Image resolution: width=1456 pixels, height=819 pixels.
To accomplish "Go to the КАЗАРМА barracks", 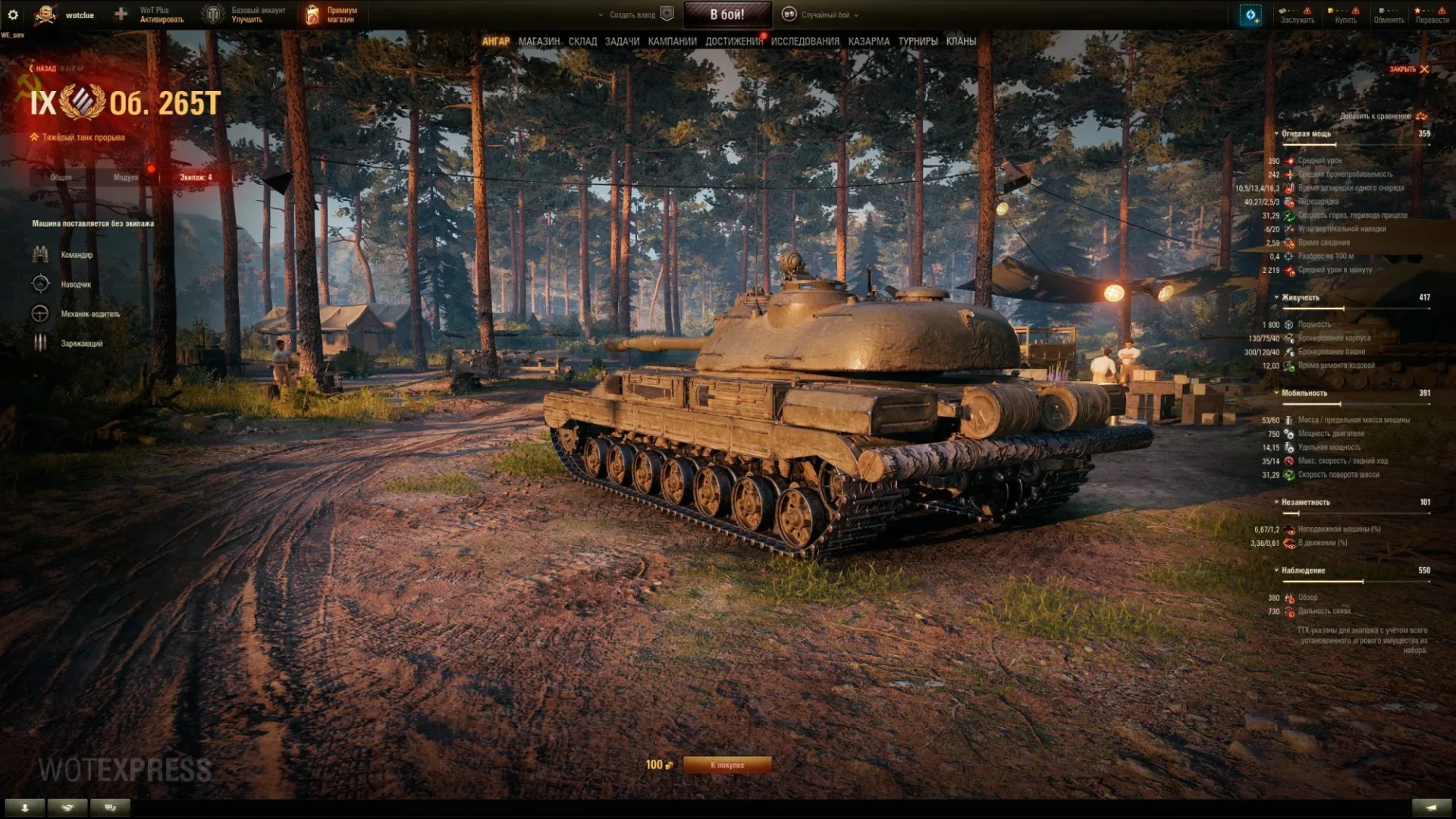I will [x=868, y=42].
